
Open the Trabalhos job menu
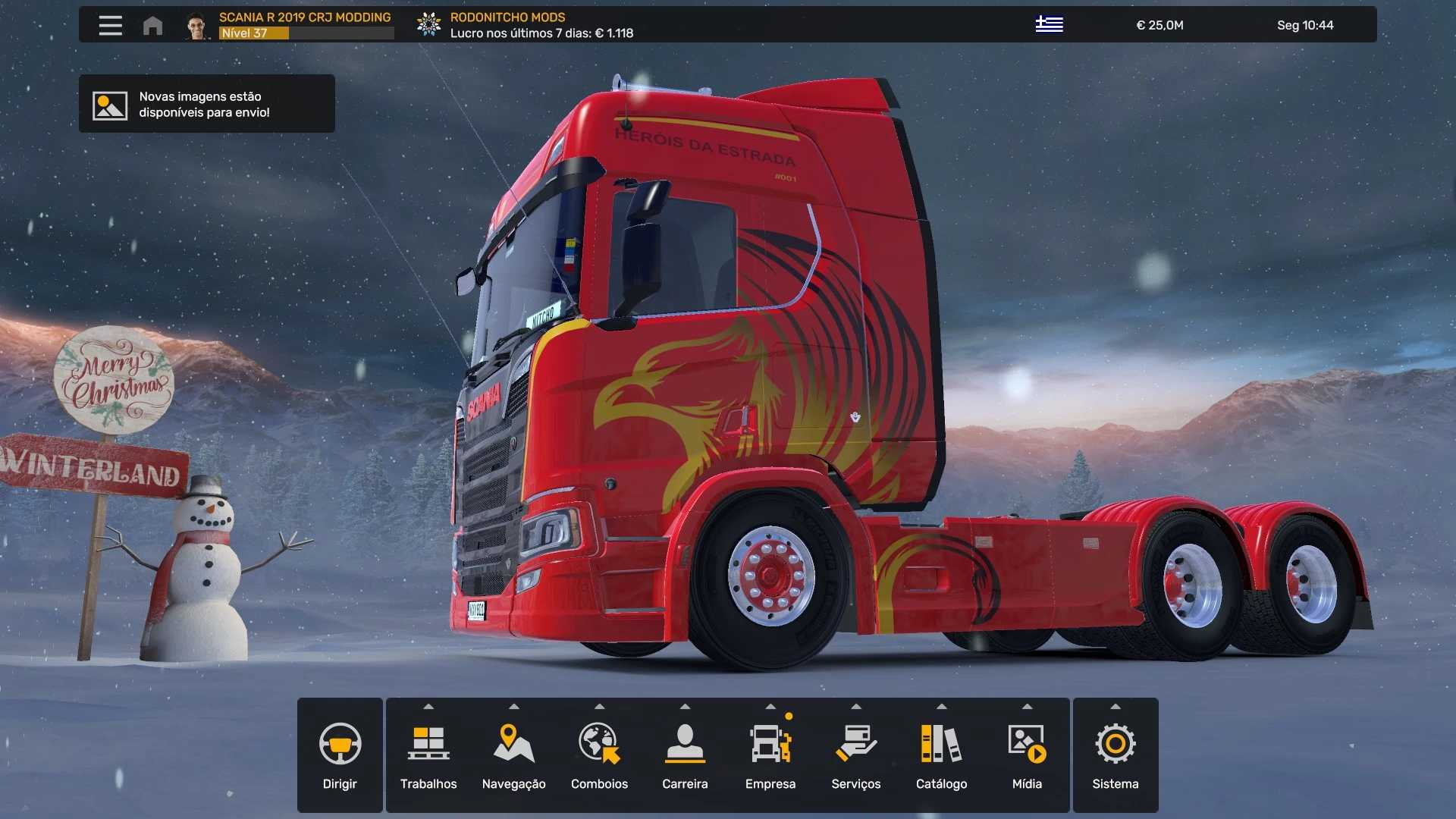pos(428,755)
